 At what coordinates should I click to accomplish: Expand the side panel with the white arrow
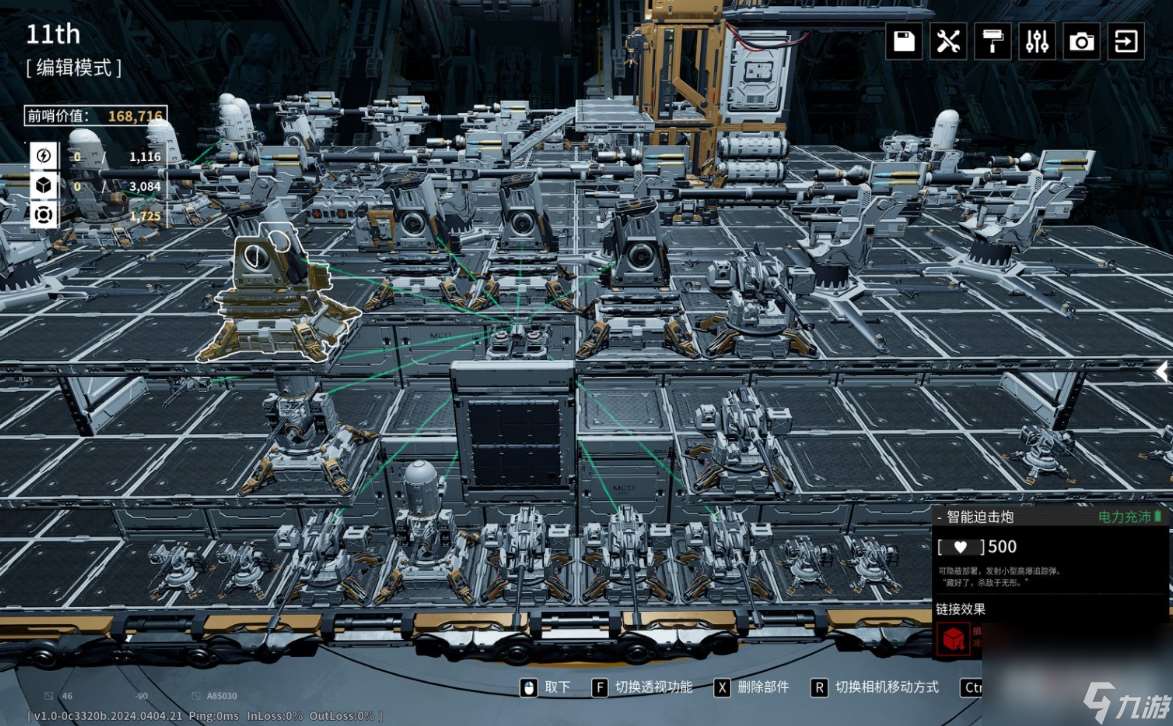click(x=1162, y=372)
